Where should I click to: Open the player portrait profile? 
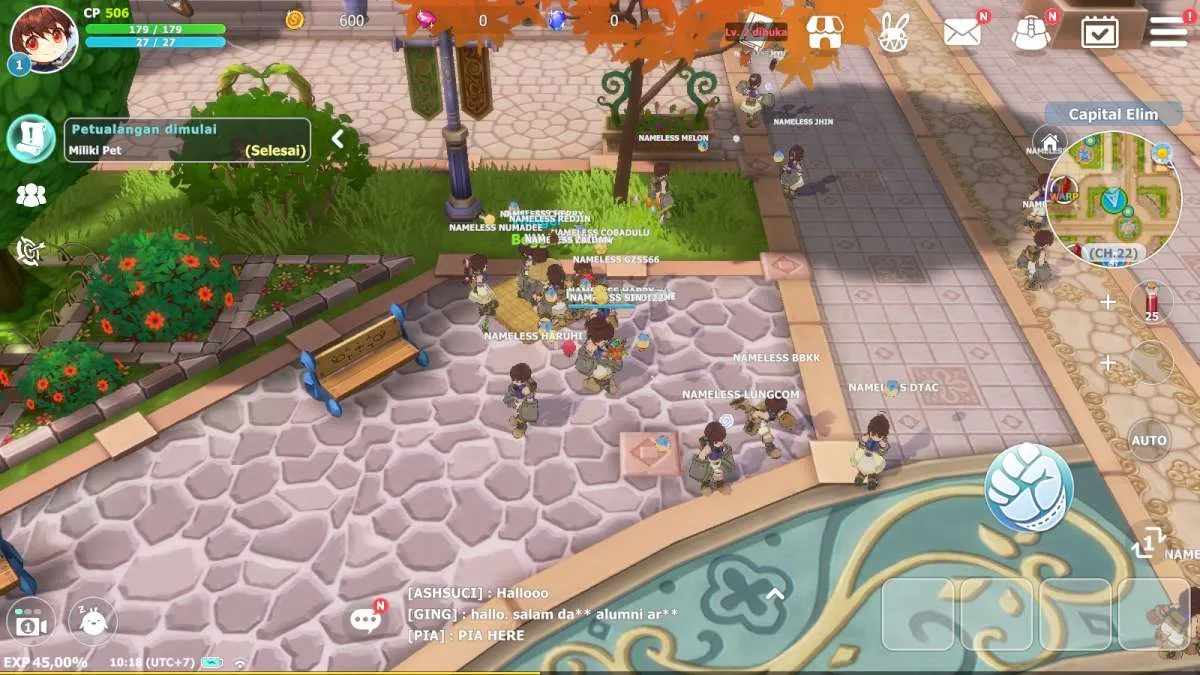pyautogui.click(x=43, y=38)
